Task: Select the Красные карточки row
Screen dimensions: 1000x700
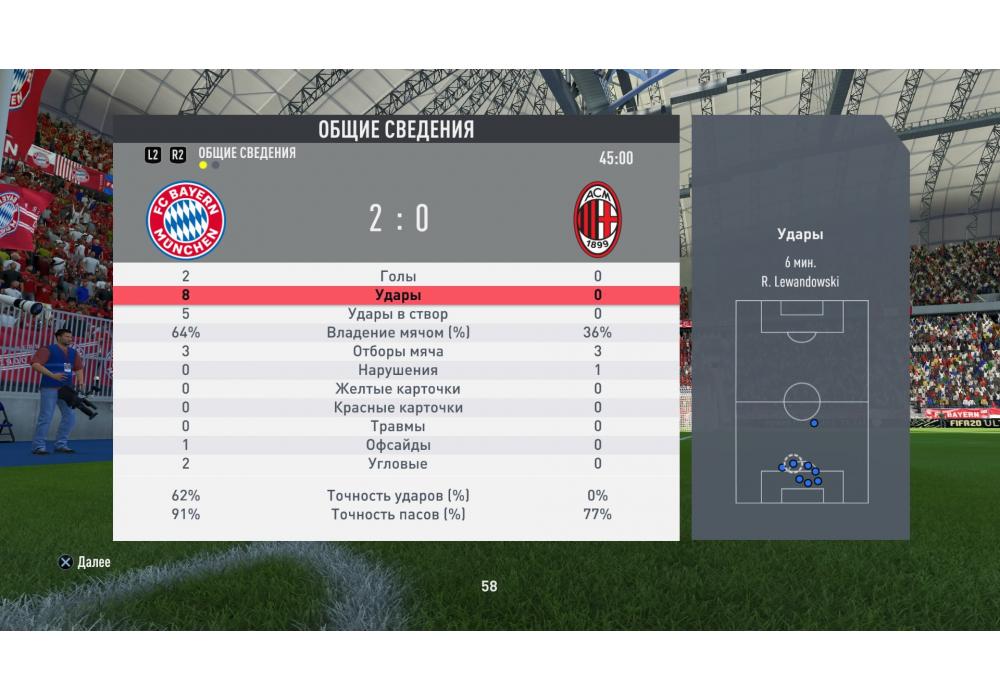Action: tap(398, 408)
